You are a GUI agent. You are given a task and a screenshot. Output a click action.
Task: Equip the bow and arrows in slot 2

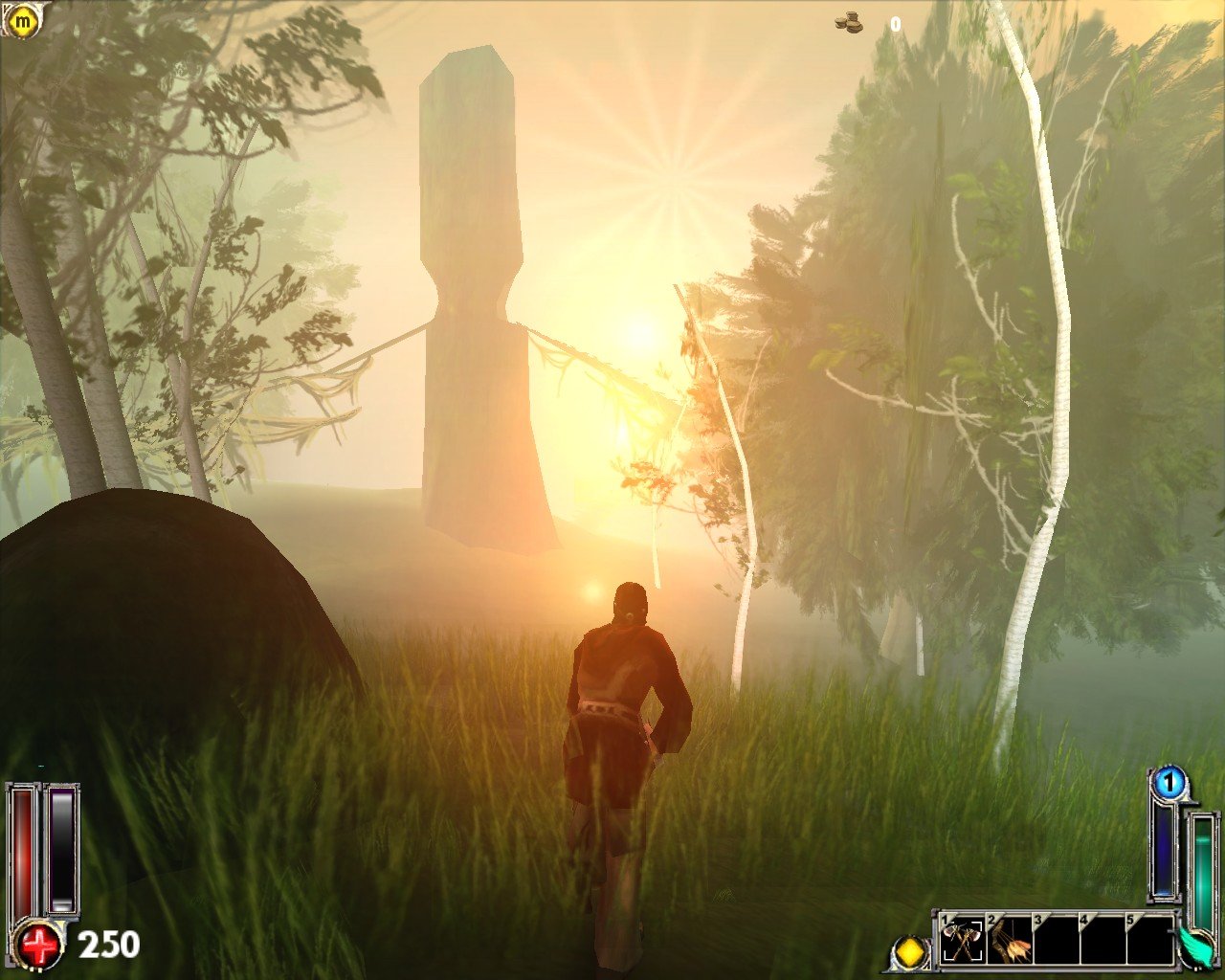coord(1009,942)
